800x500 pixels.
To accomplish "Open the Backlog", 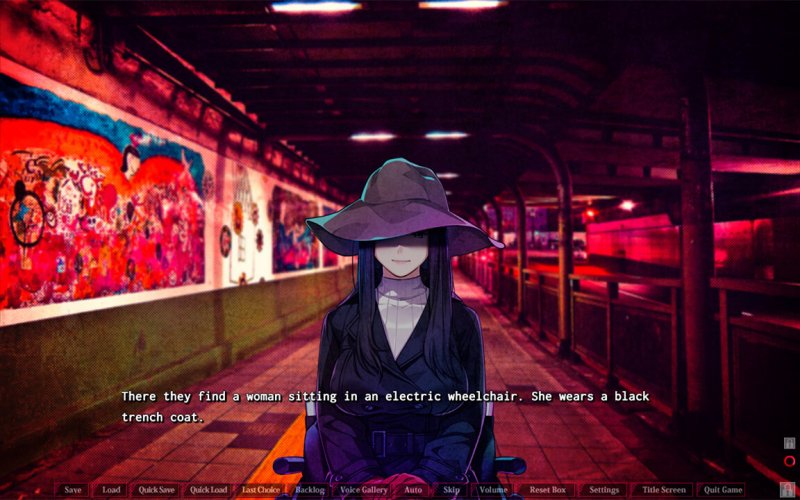I will (310, 490).
